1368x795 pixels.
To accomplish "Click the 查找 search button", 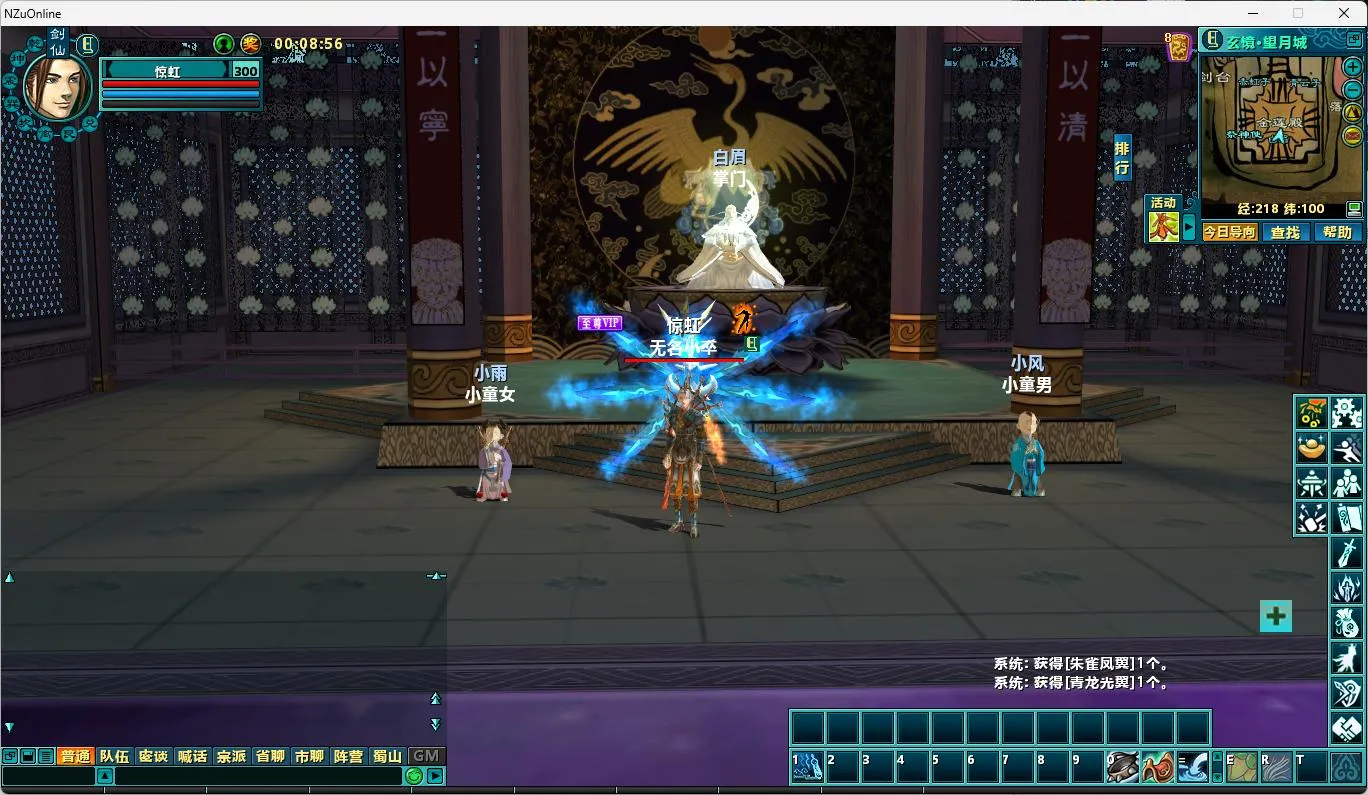I will tap(1285, 232).
